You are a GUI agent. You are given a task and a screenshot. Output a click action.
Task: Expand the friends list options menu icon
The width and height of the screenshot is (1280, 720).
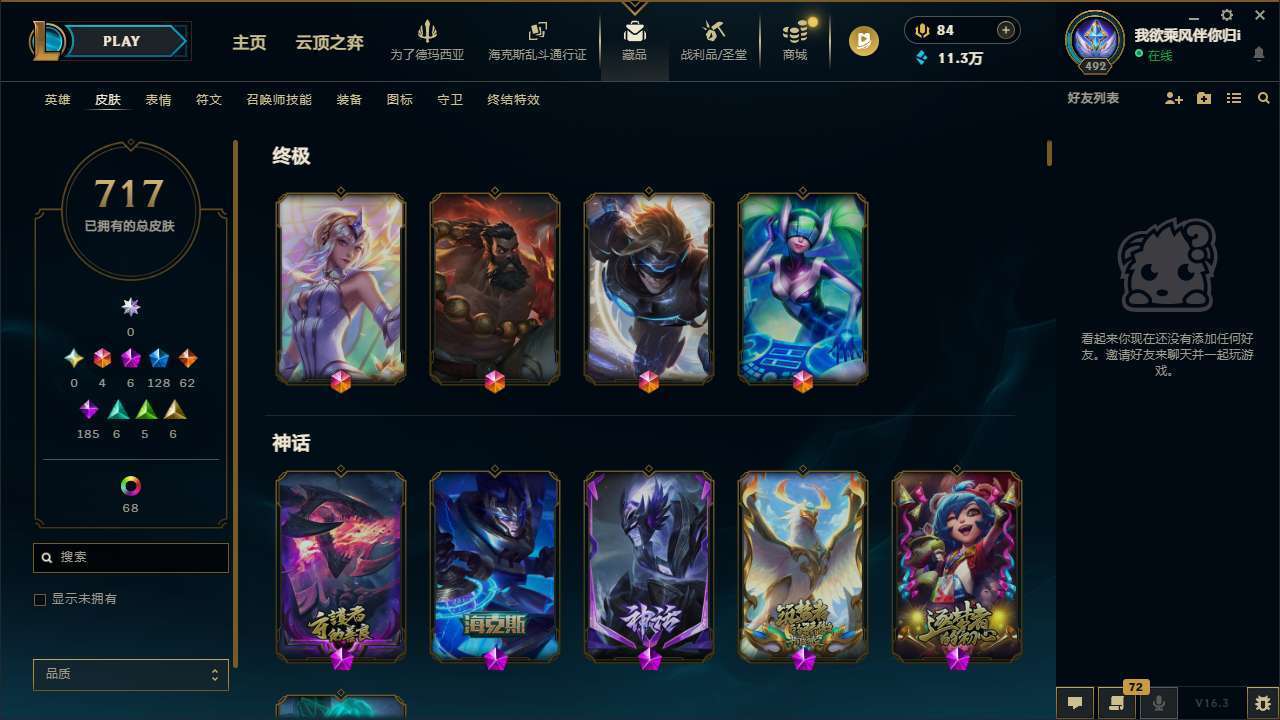click(x=1234, y=98)
